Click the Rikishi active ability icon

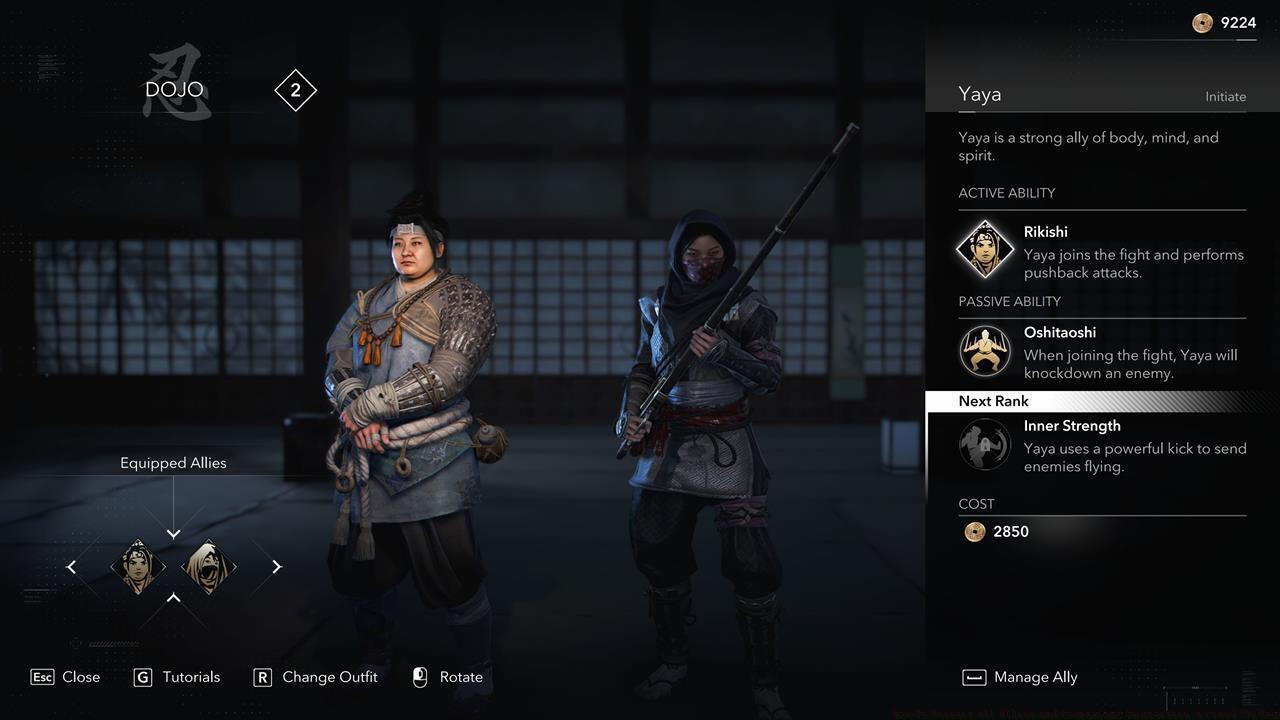[985, 248]
